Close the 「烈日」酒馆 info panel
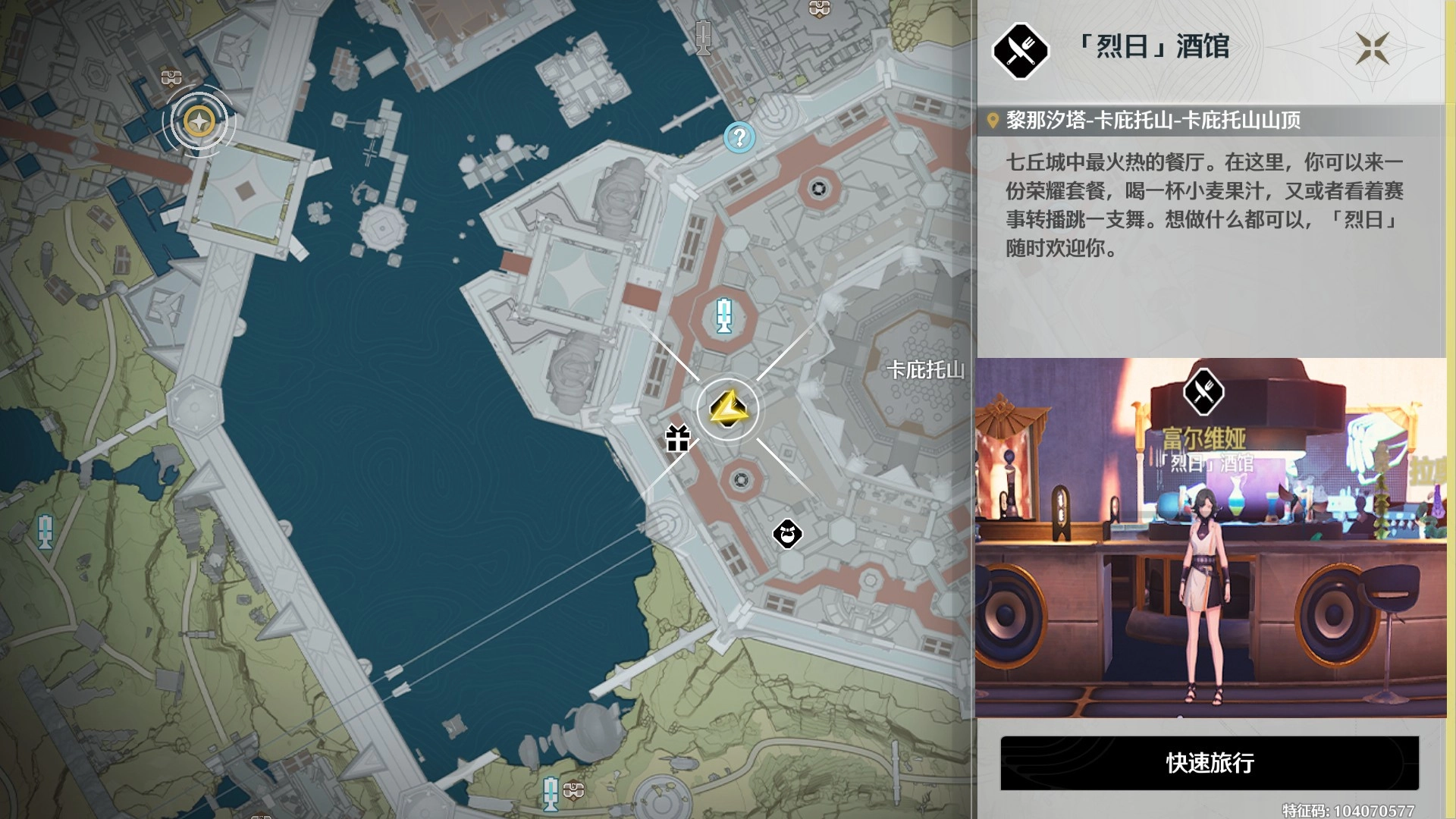Viewport: 1456px width, 819px height. point(1373,48)
